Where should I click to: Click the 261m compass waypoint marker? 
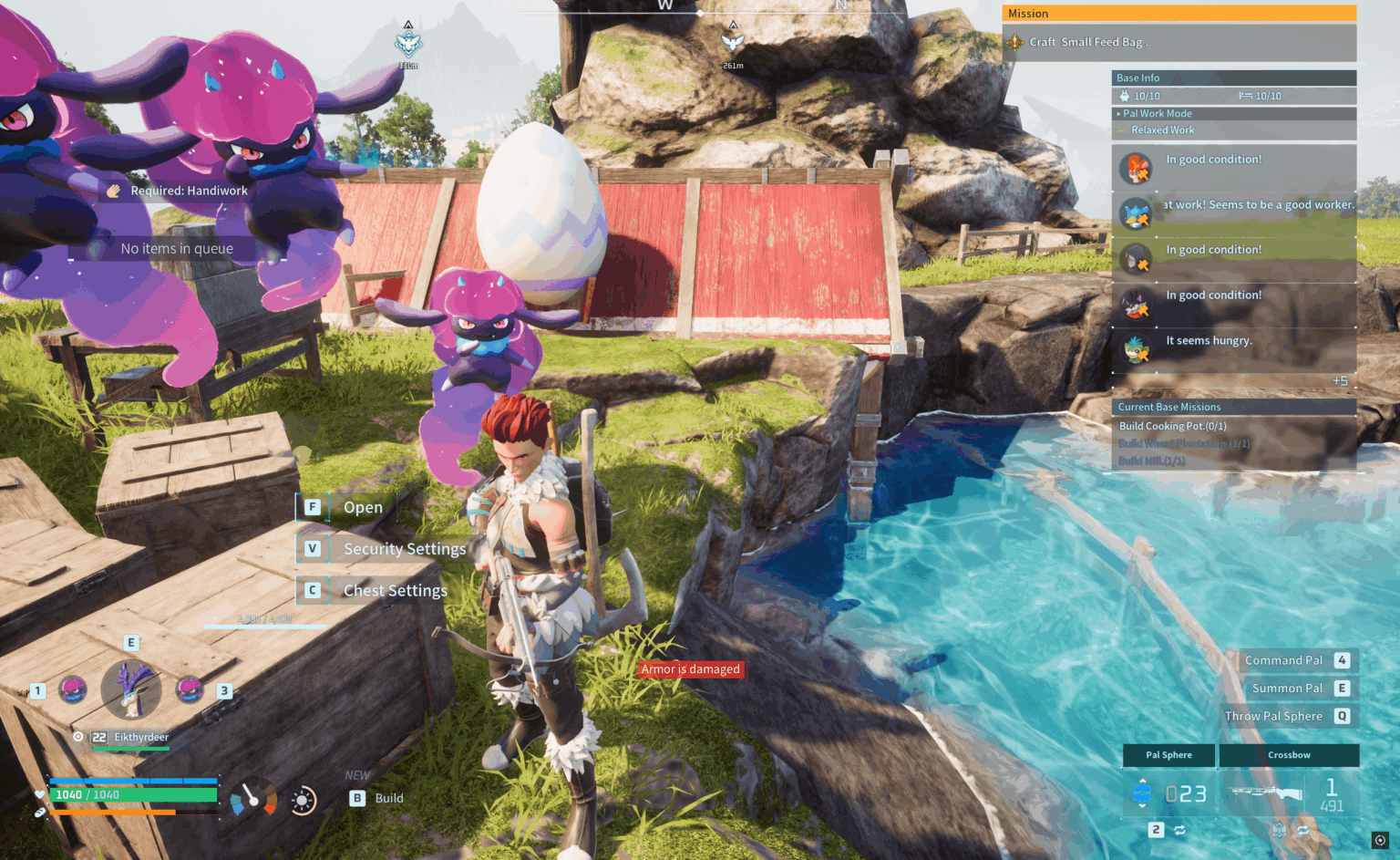[733, 41]
